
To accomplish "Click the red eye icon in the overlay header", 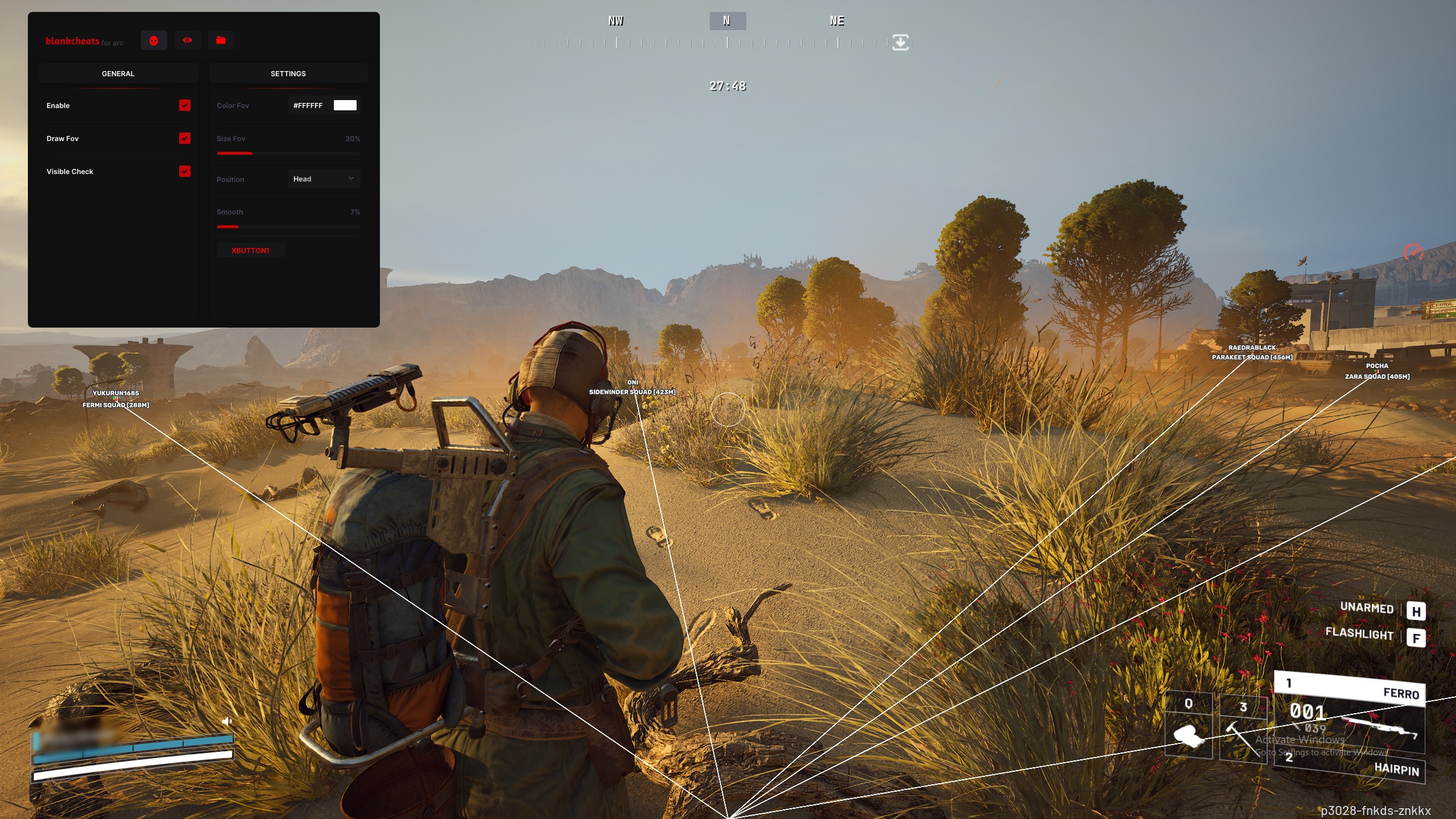I will (x=187, y=40).
